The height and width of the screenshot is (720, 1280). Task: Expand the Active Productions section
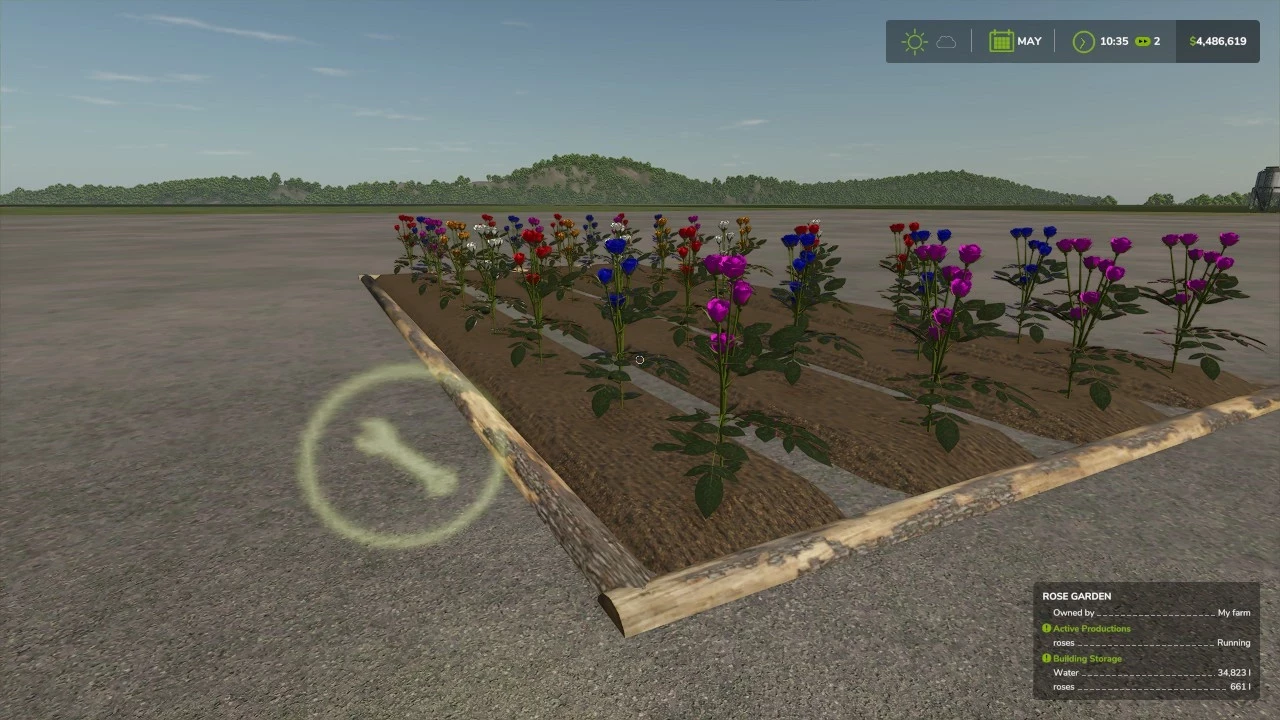1090,628
